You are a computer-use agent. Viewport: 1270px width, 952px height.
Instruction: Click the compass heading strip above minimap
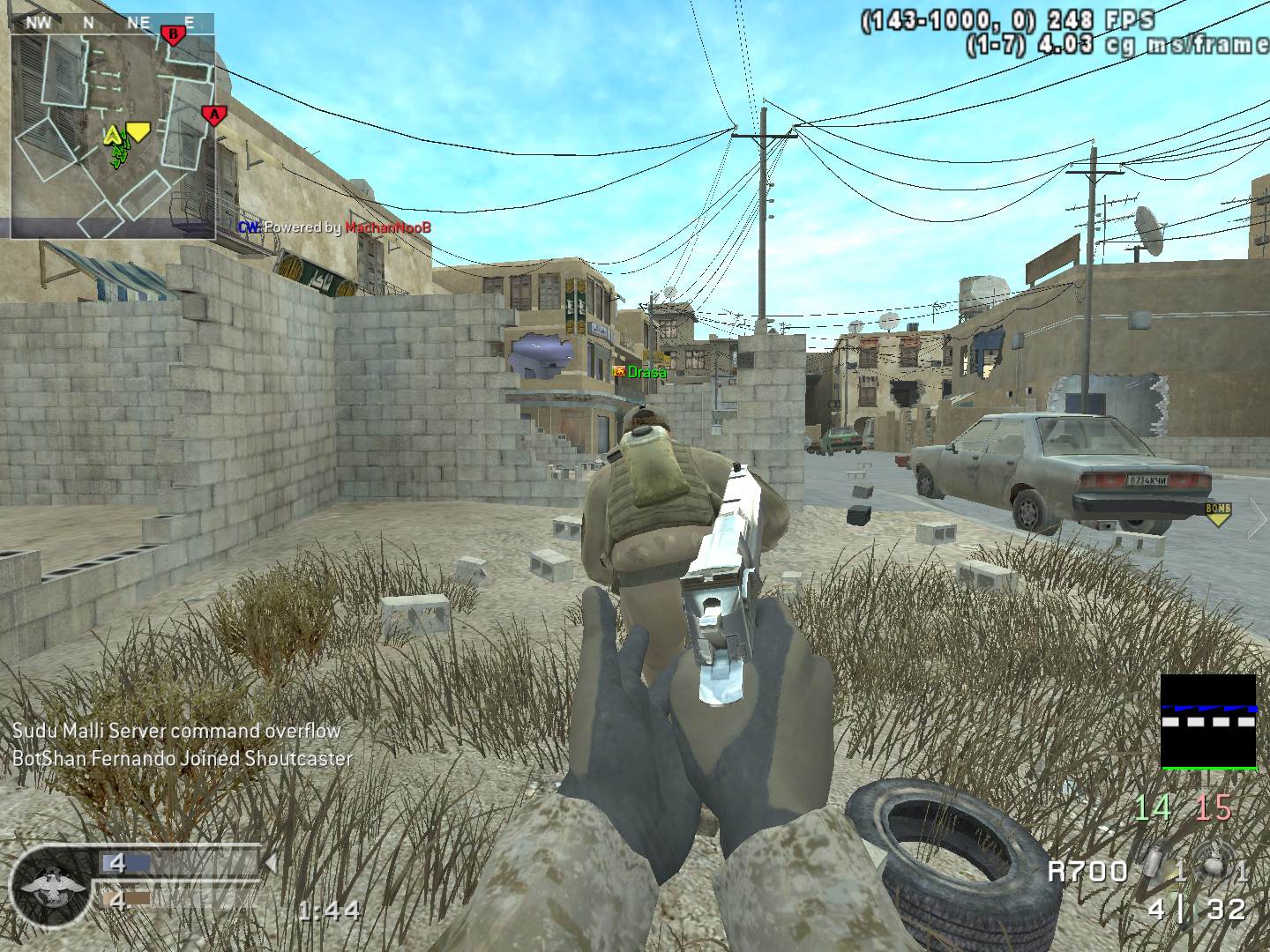113,23
